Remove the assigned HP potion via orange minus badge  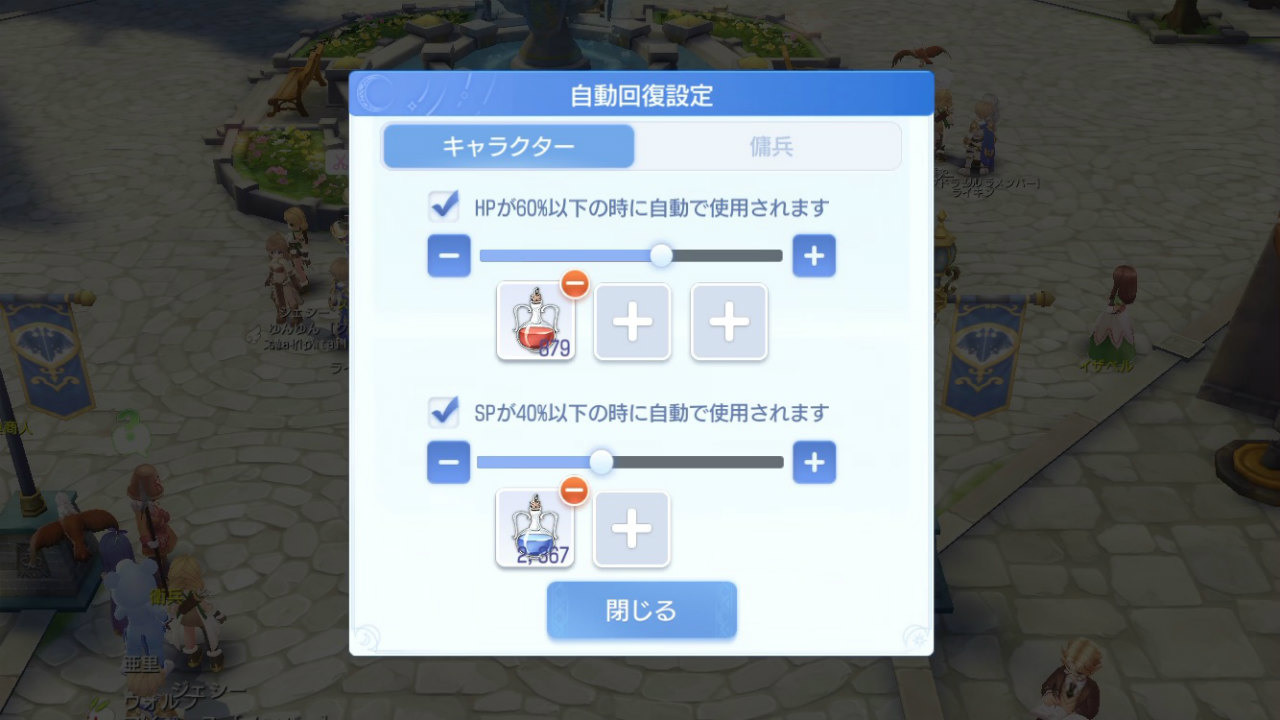[575, 283]
